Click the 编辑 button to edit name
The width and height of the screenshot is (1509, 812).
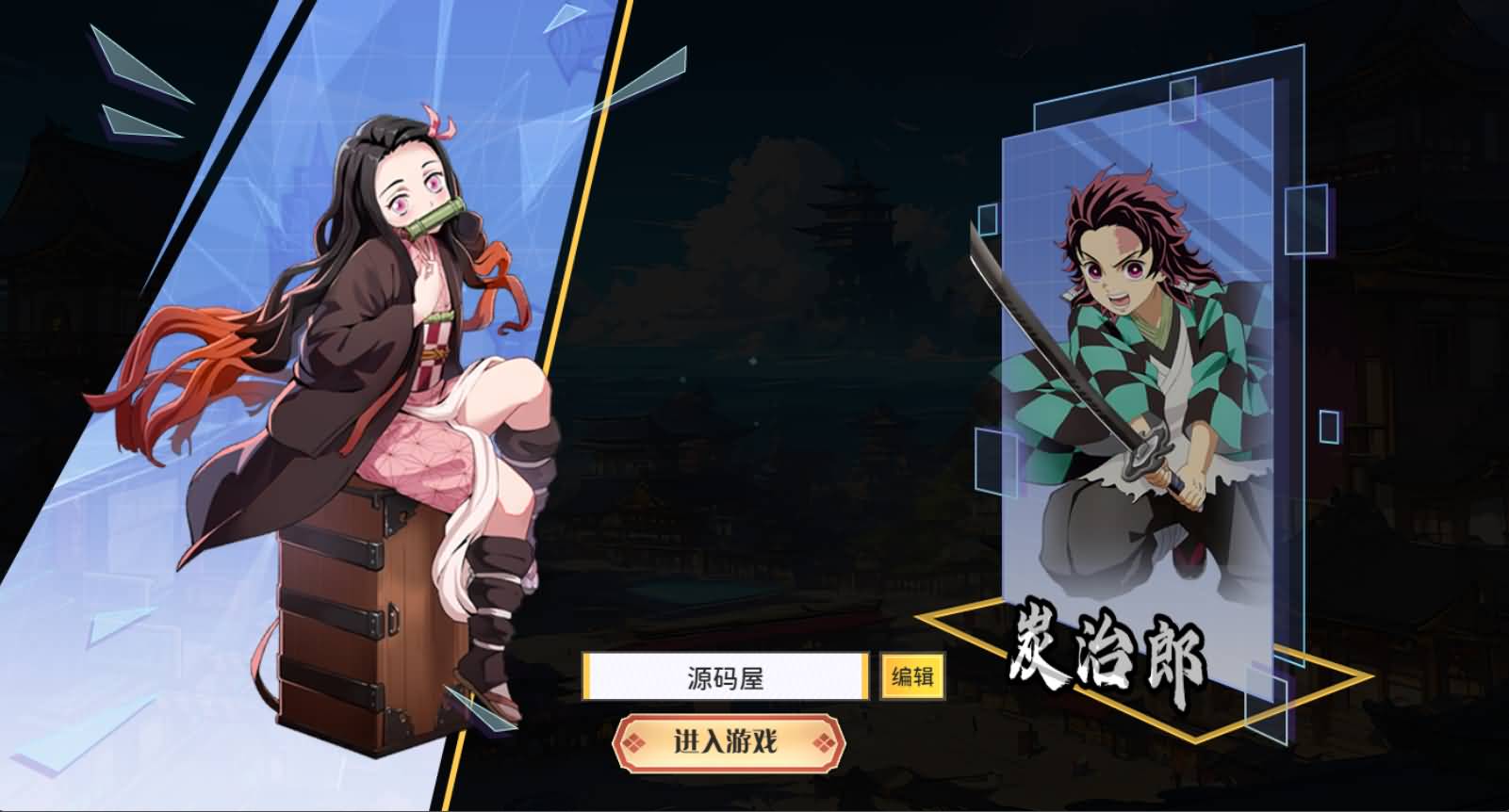[913, 674]
